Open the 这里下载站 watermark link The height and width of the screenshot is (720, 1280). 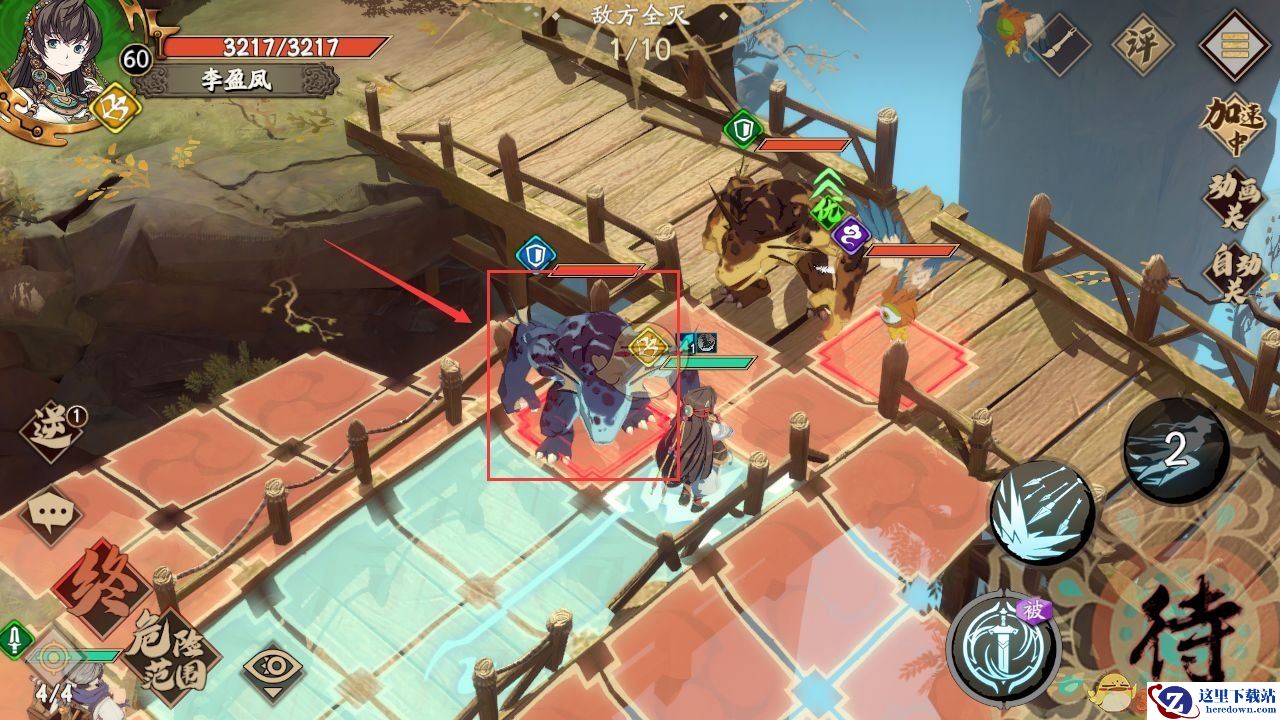pos(1212,699)
